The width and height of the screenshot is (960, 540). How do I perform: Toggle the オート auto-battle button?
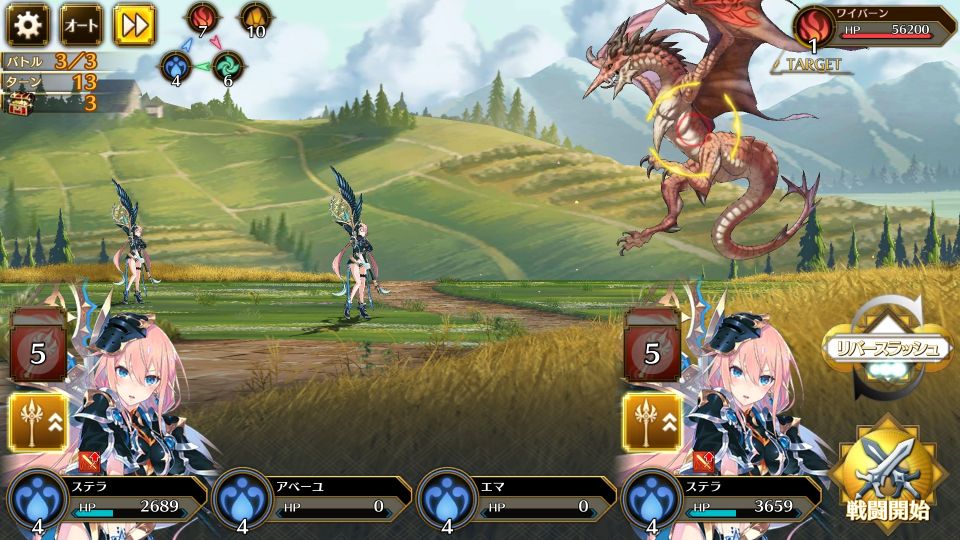(x=81, y=25)
